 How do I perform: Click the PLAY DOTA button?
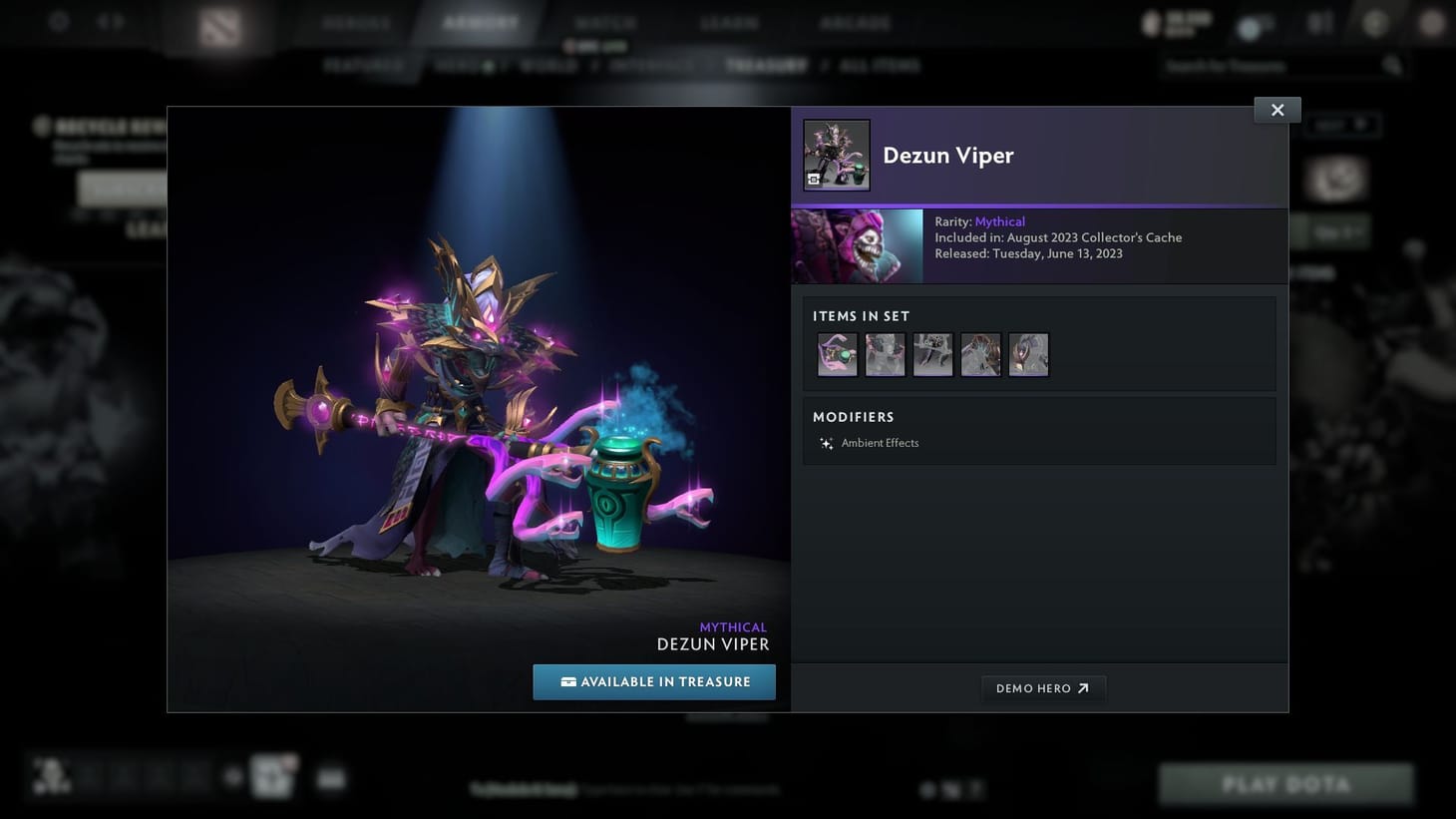coord(1285,784)
